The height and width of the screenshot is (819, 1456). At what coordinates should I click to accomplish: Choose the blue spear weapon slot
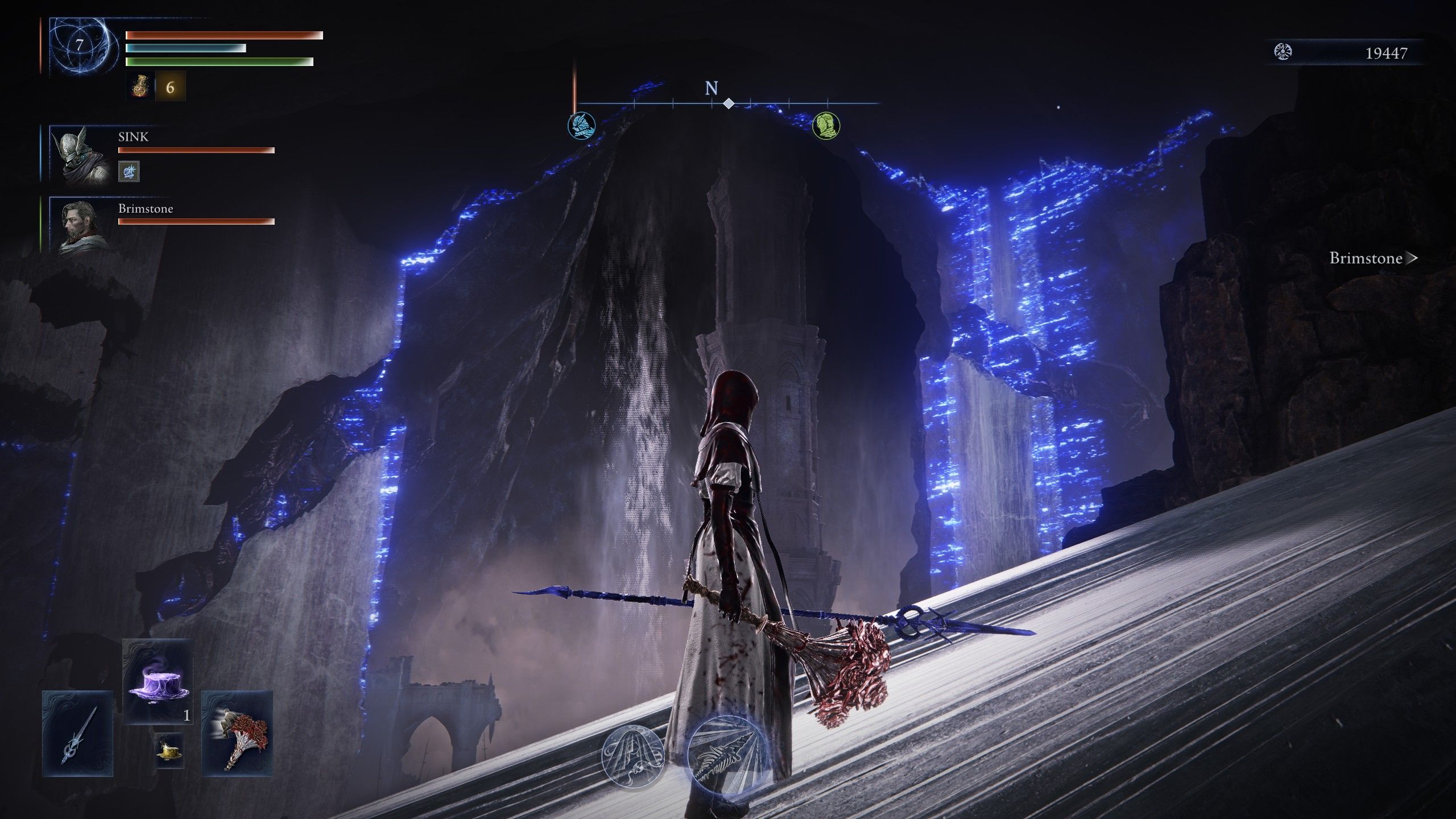click(77, 734)
